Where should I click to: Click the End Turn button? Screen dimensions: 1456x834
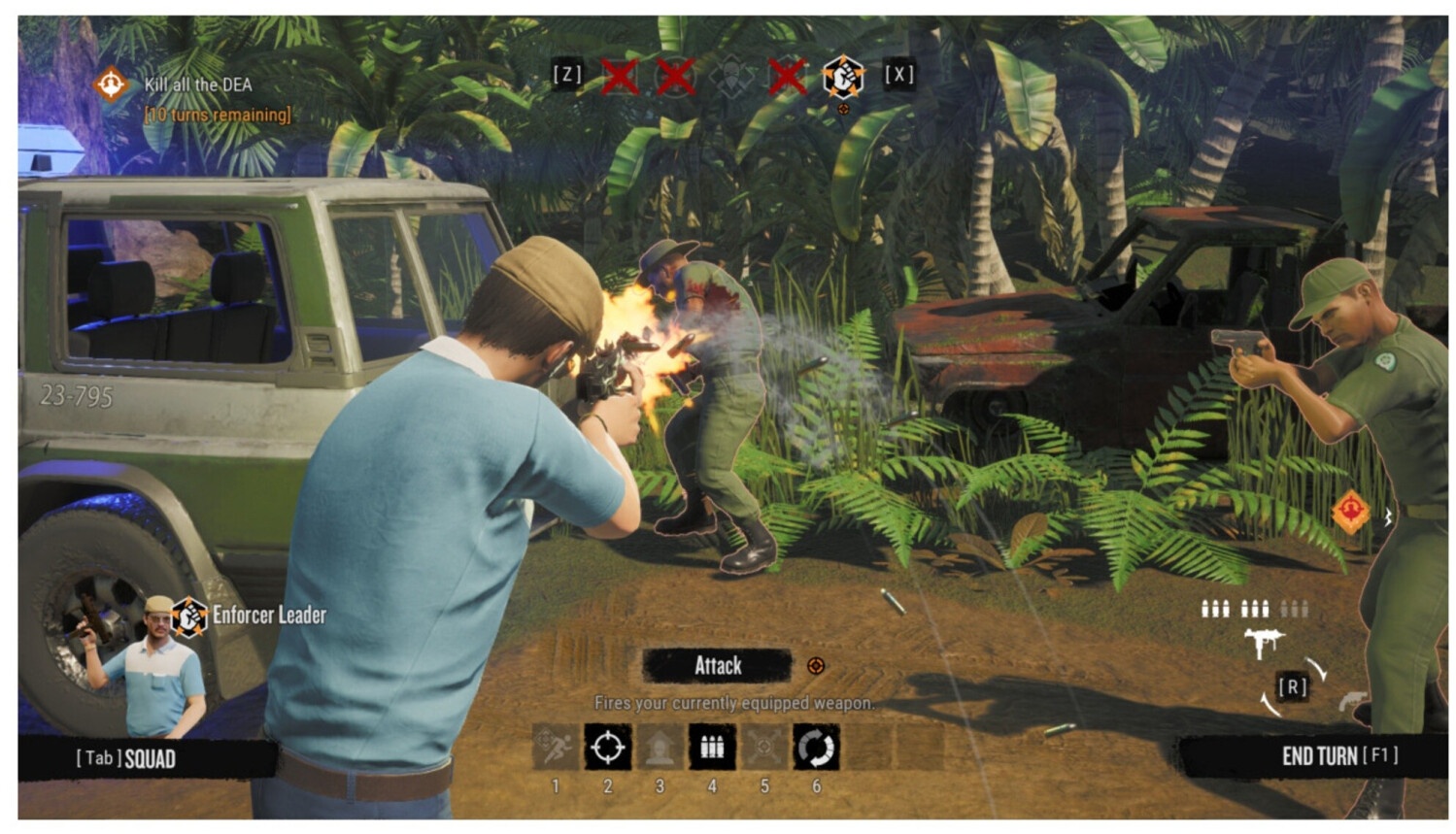(1338, 756)
